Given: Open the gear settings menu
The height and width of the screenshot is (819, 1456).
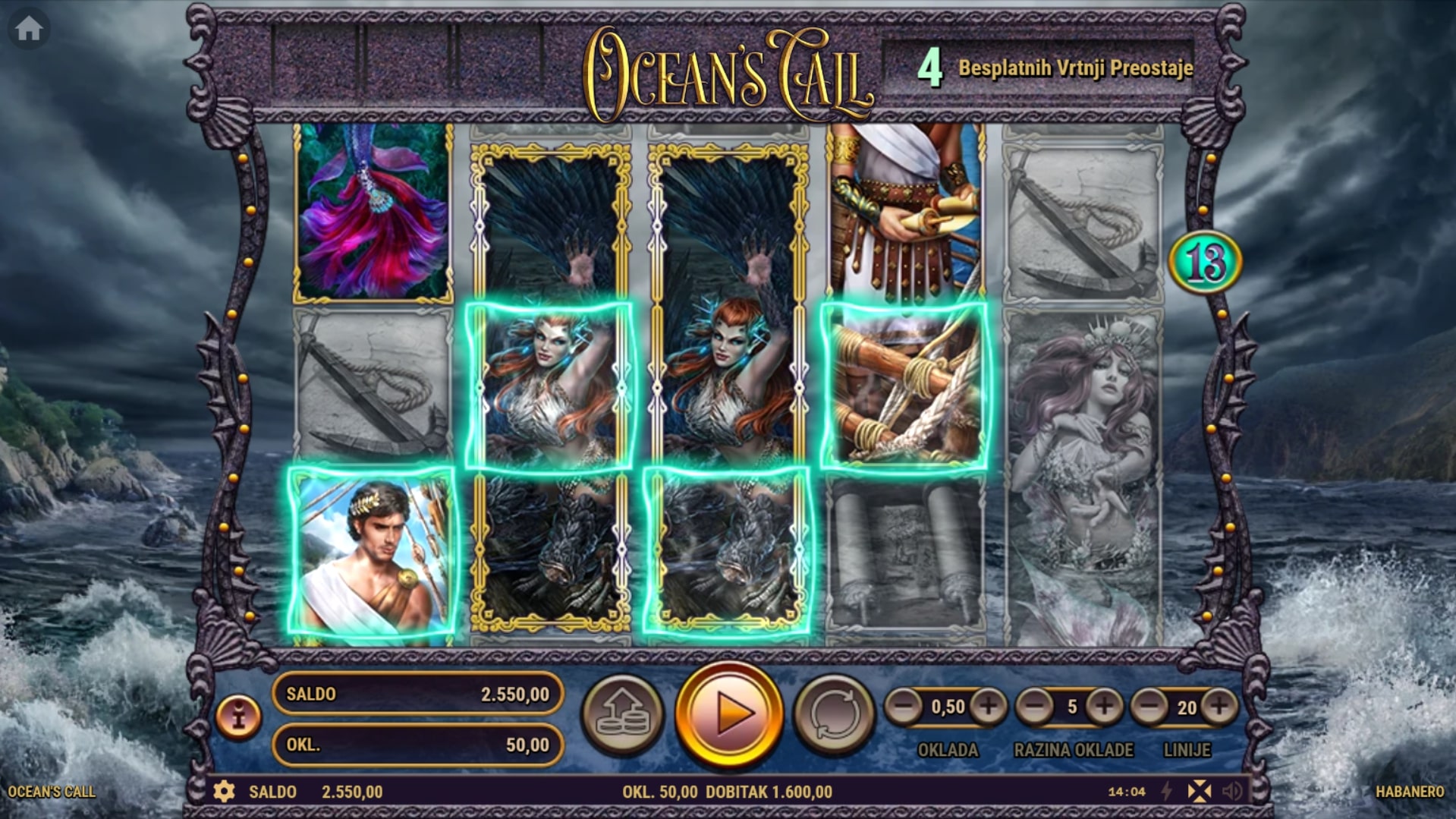Looking at the screenshot, I should point(224,792).
